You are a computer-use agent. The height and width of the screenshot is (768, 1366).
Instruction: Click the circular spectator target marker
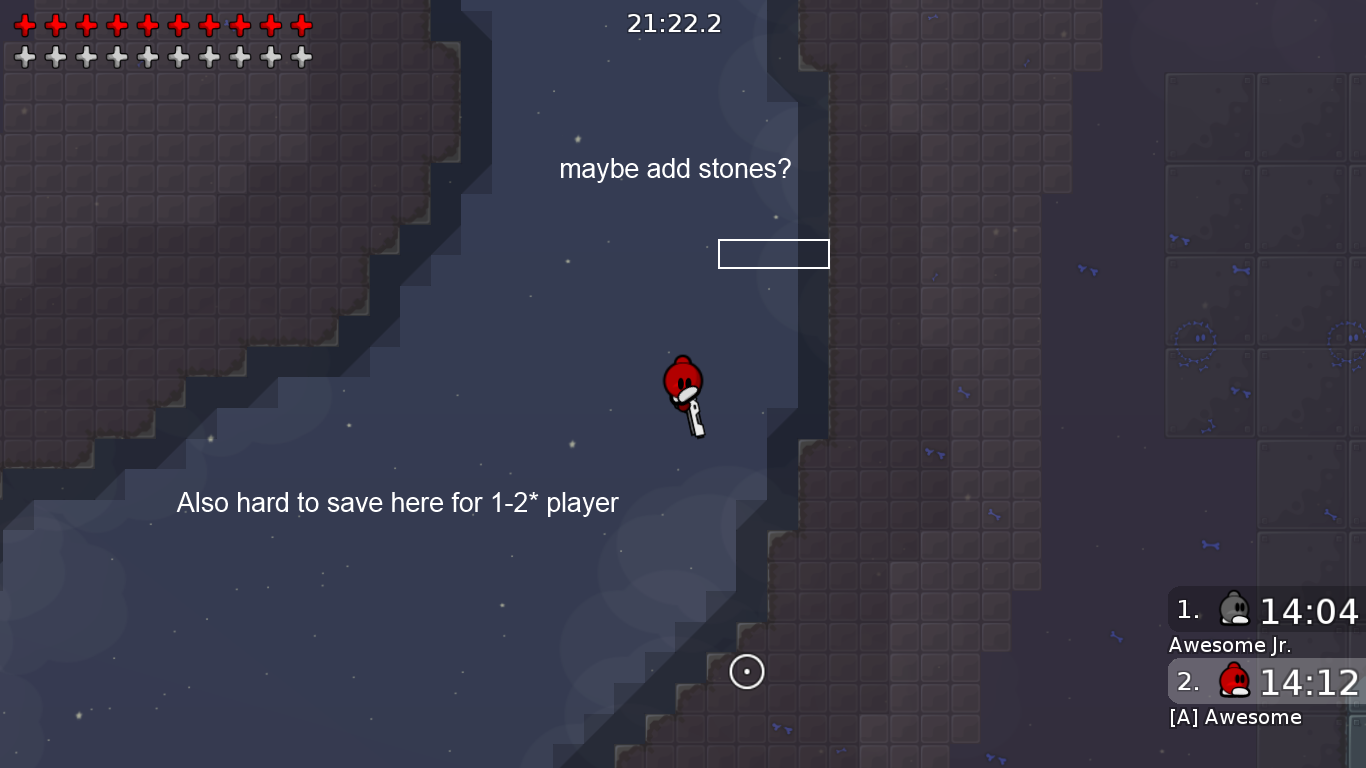click(x=747, y=672)
